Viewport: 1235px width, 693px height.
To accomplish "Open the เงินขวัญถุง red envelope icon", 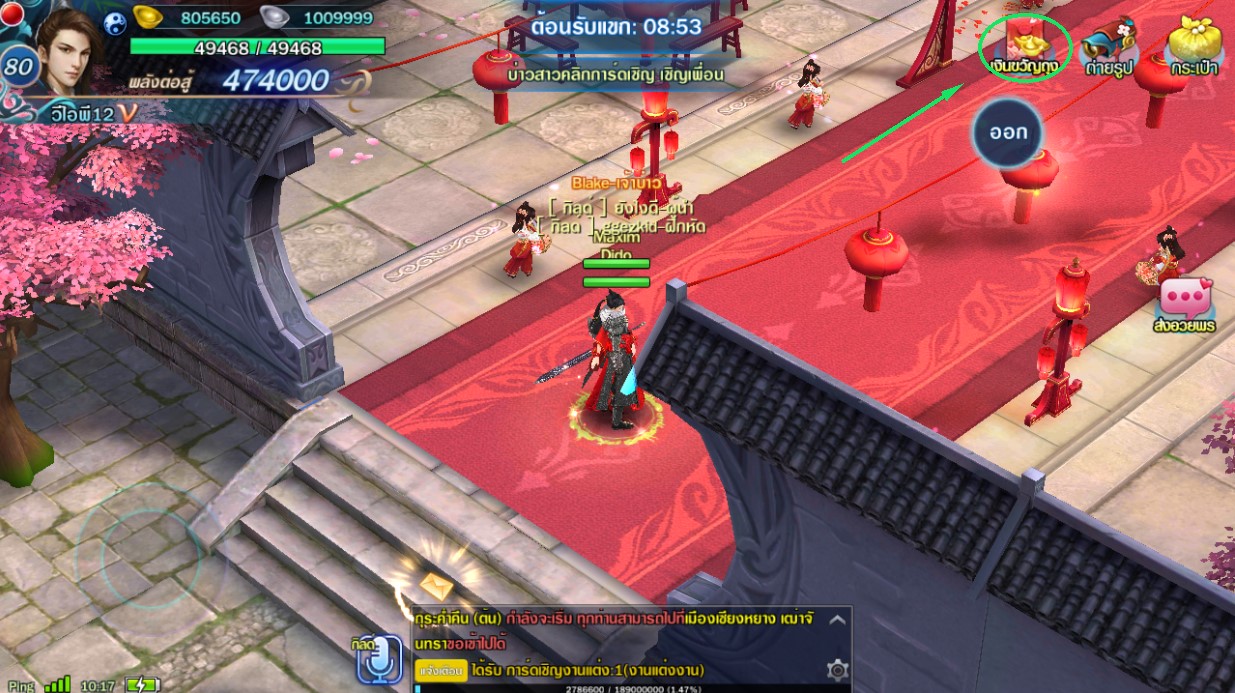I will (1024, 45).
